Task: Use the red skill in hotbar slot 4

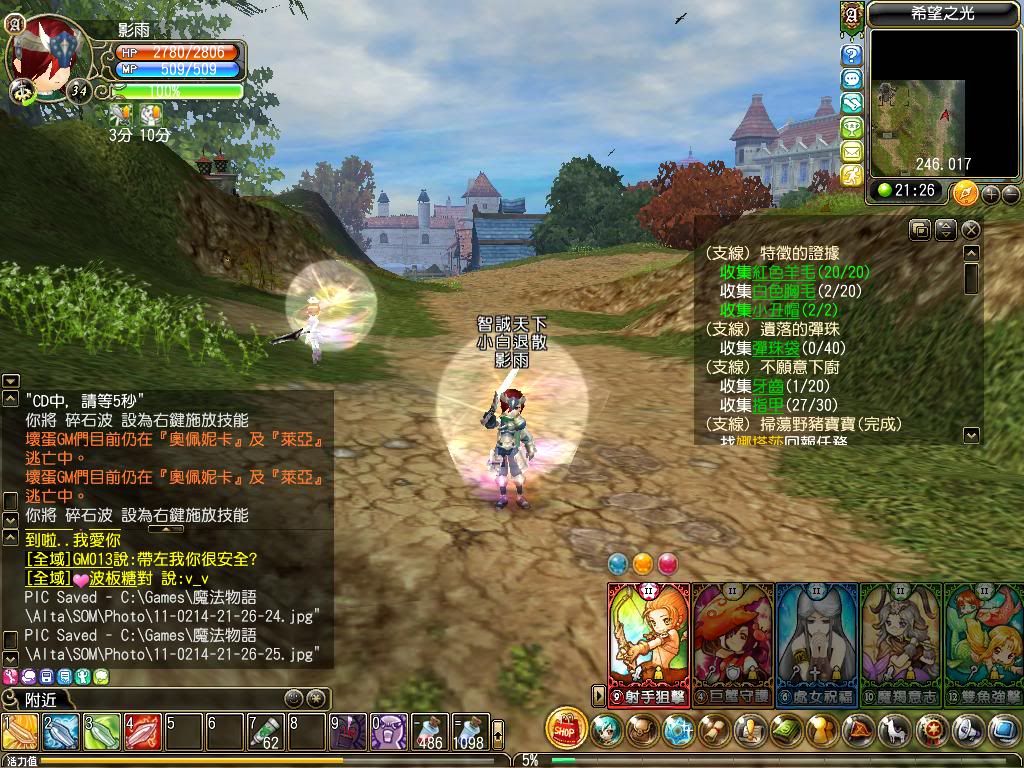Action: 143,731
